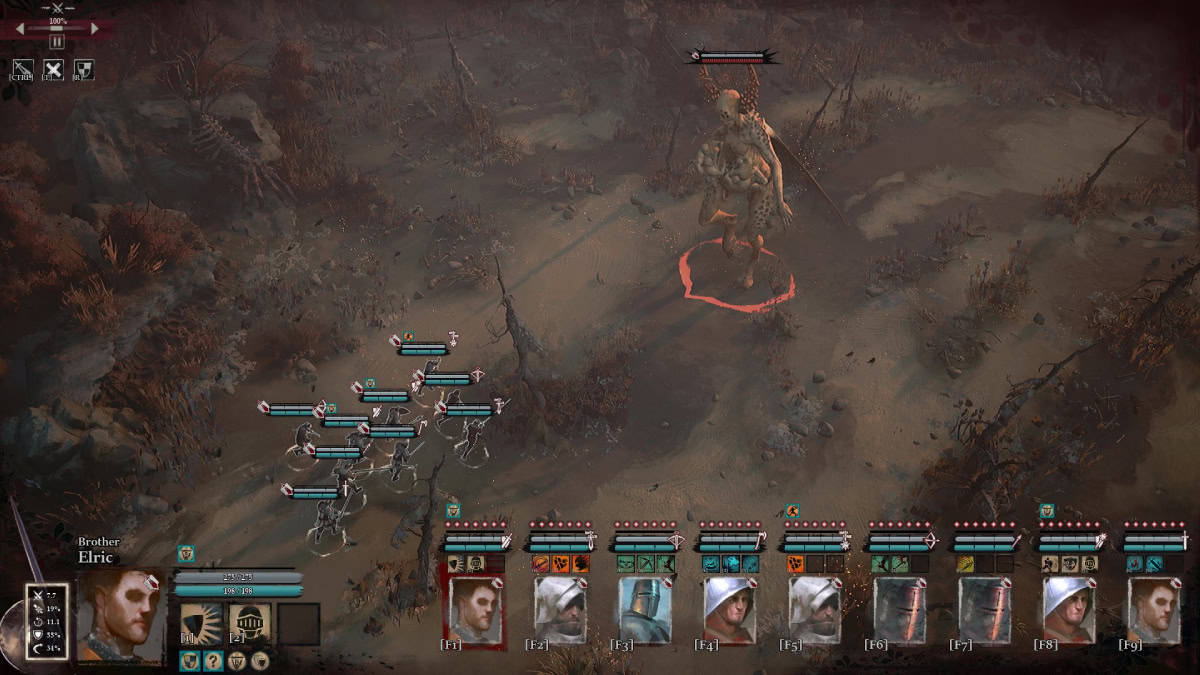Select the F6 dark helmet portrait
Image resolution: width=1200 pixels, height=675 pixels.
(900, 607)
